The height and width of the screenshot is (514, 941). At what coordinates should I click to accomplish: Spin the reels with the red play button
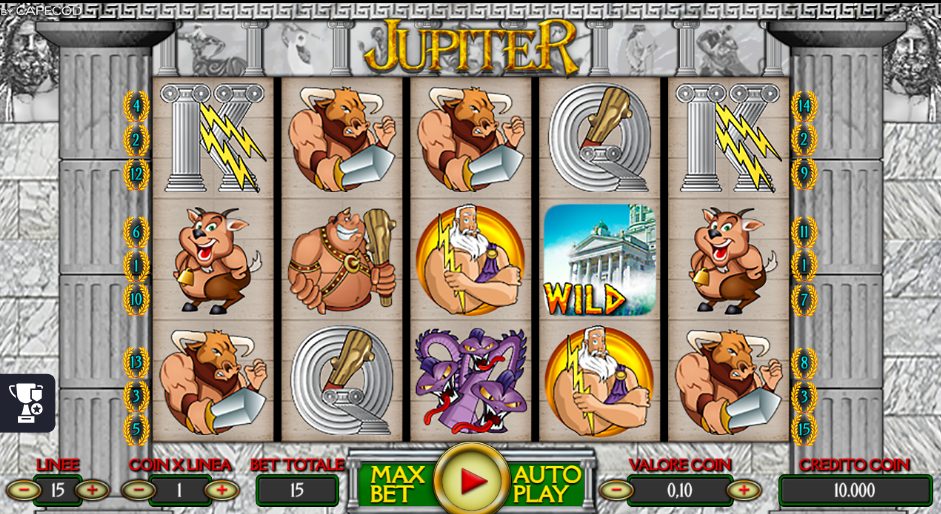coord(471,481)
